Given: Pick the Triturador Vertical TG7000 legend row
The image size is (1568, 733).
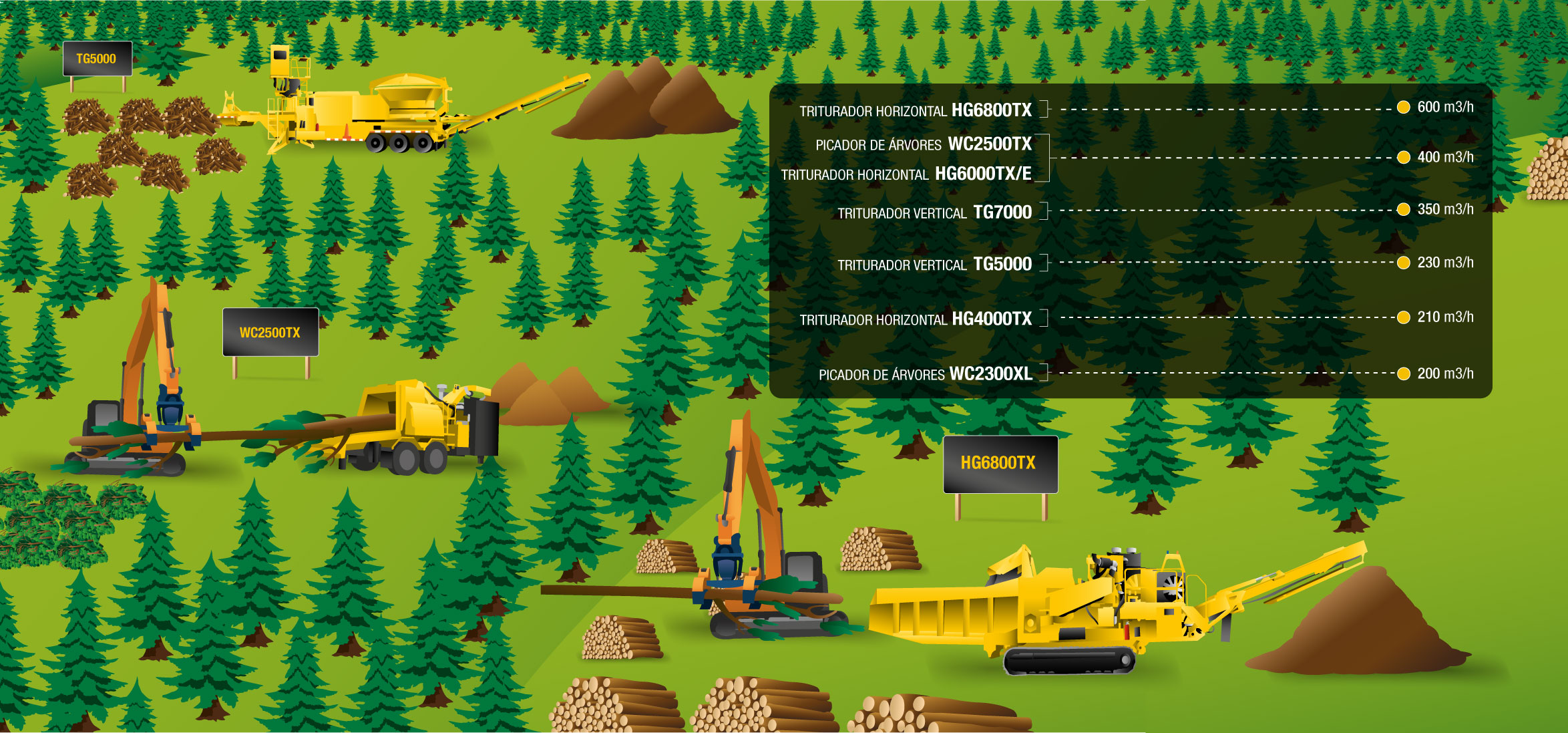Looking at the screenshot, I should click(x=934, y=212).
